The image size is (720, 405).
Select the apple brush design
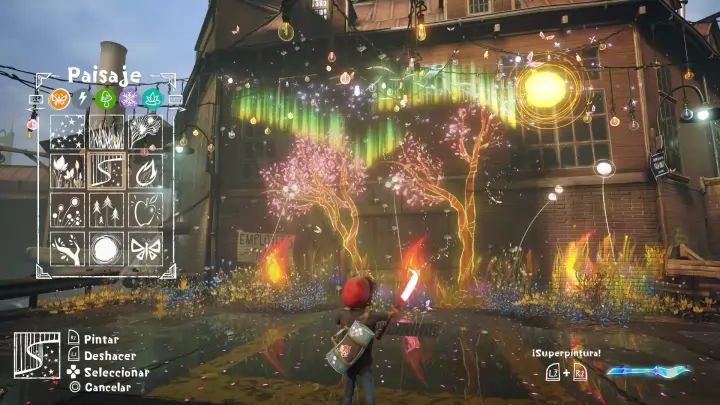pyautogui.click(x=145, y=210)
